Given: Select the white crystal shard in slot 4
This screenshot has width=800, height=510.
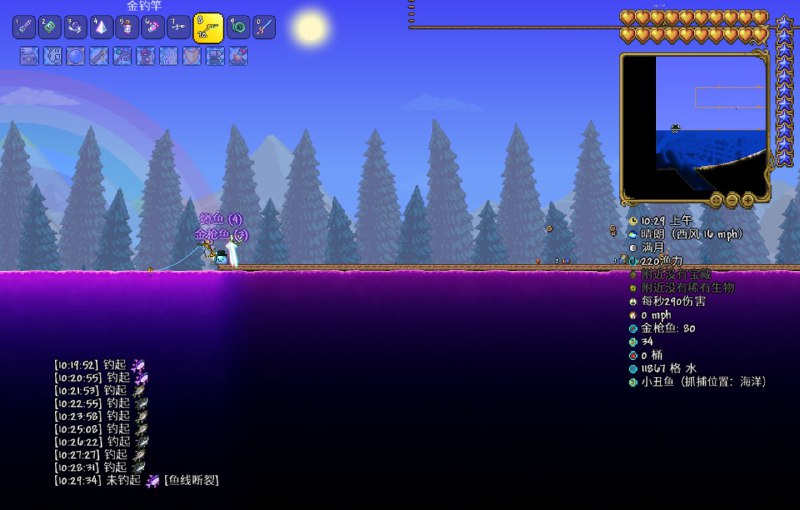Looking at the screenshot, I should 101,27.
